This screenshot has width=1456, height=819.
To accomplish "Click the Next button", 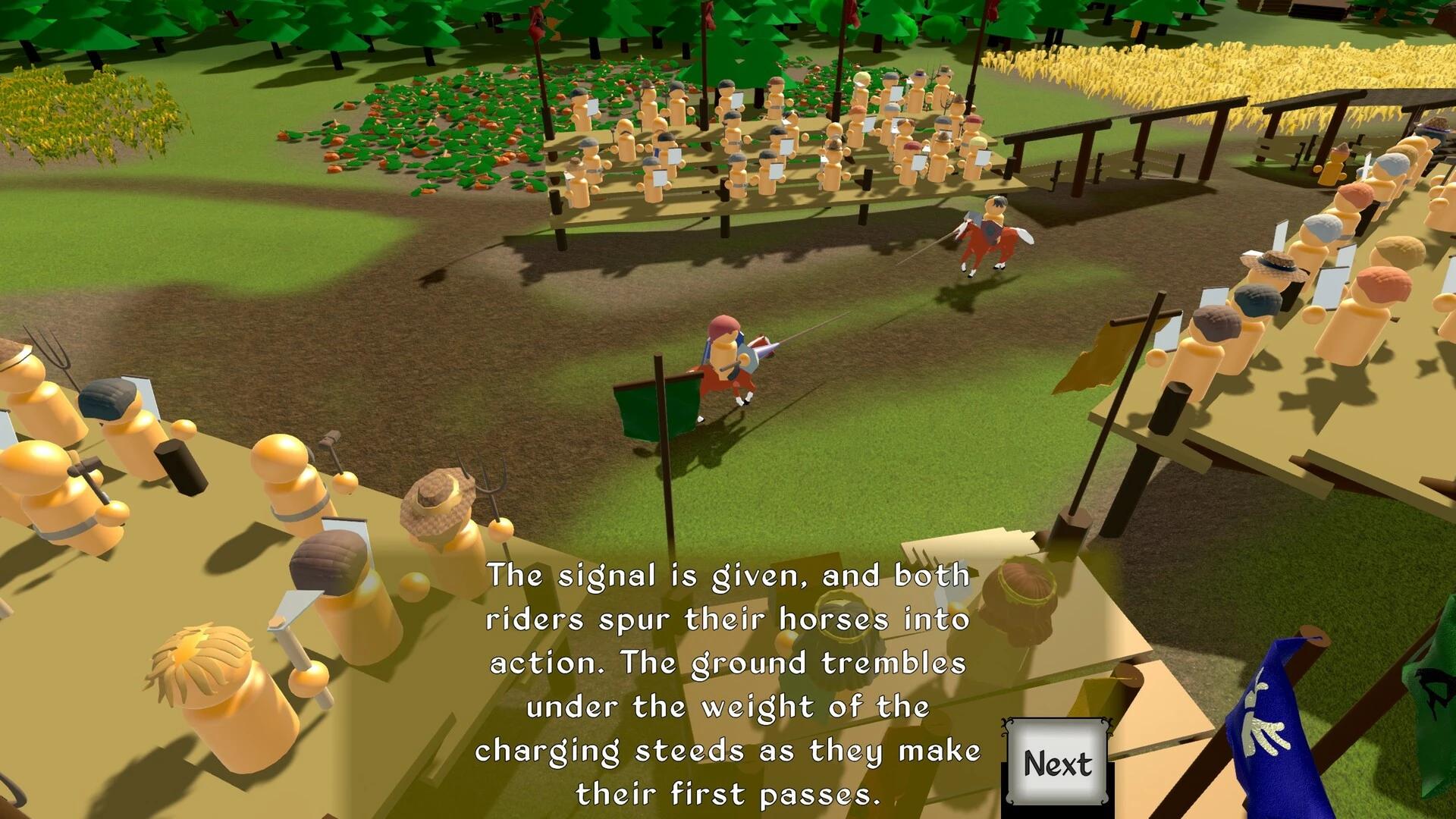I will point(1057,764).
